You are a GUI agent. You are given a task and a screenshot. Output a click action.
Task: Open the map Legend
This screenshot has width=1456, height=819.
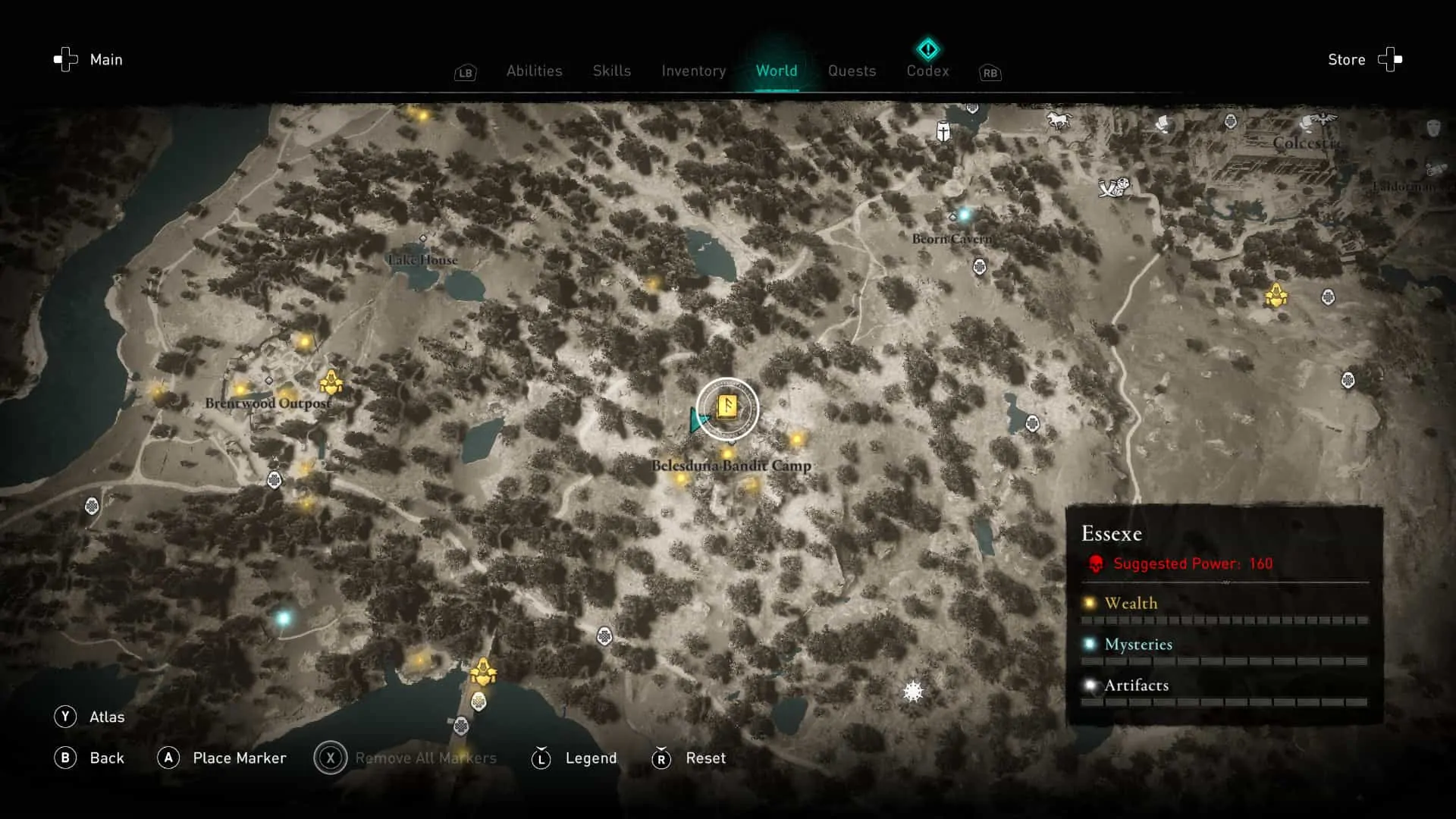coord(591,758)
